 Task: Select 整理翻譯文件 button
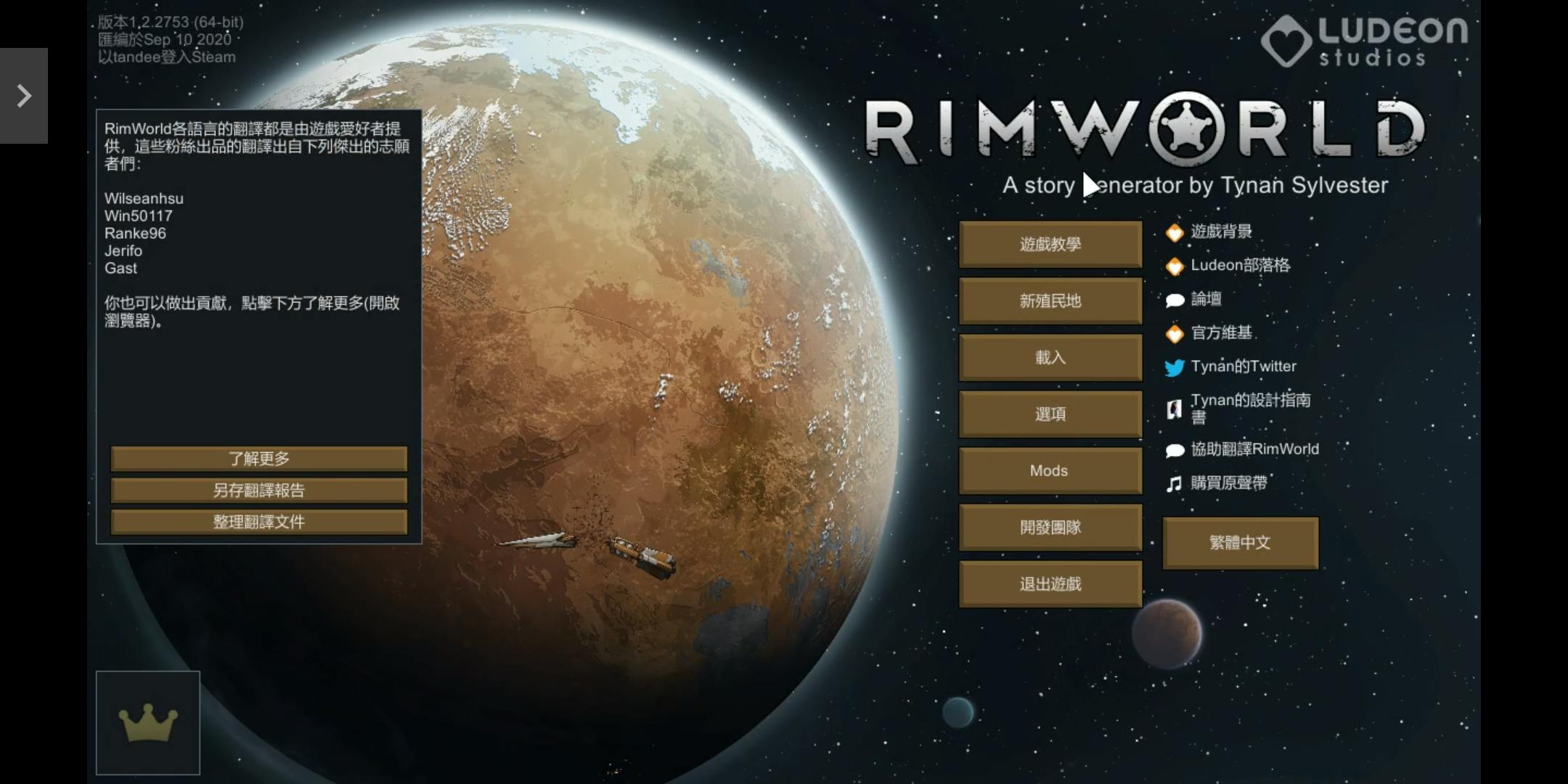(258, 522)
